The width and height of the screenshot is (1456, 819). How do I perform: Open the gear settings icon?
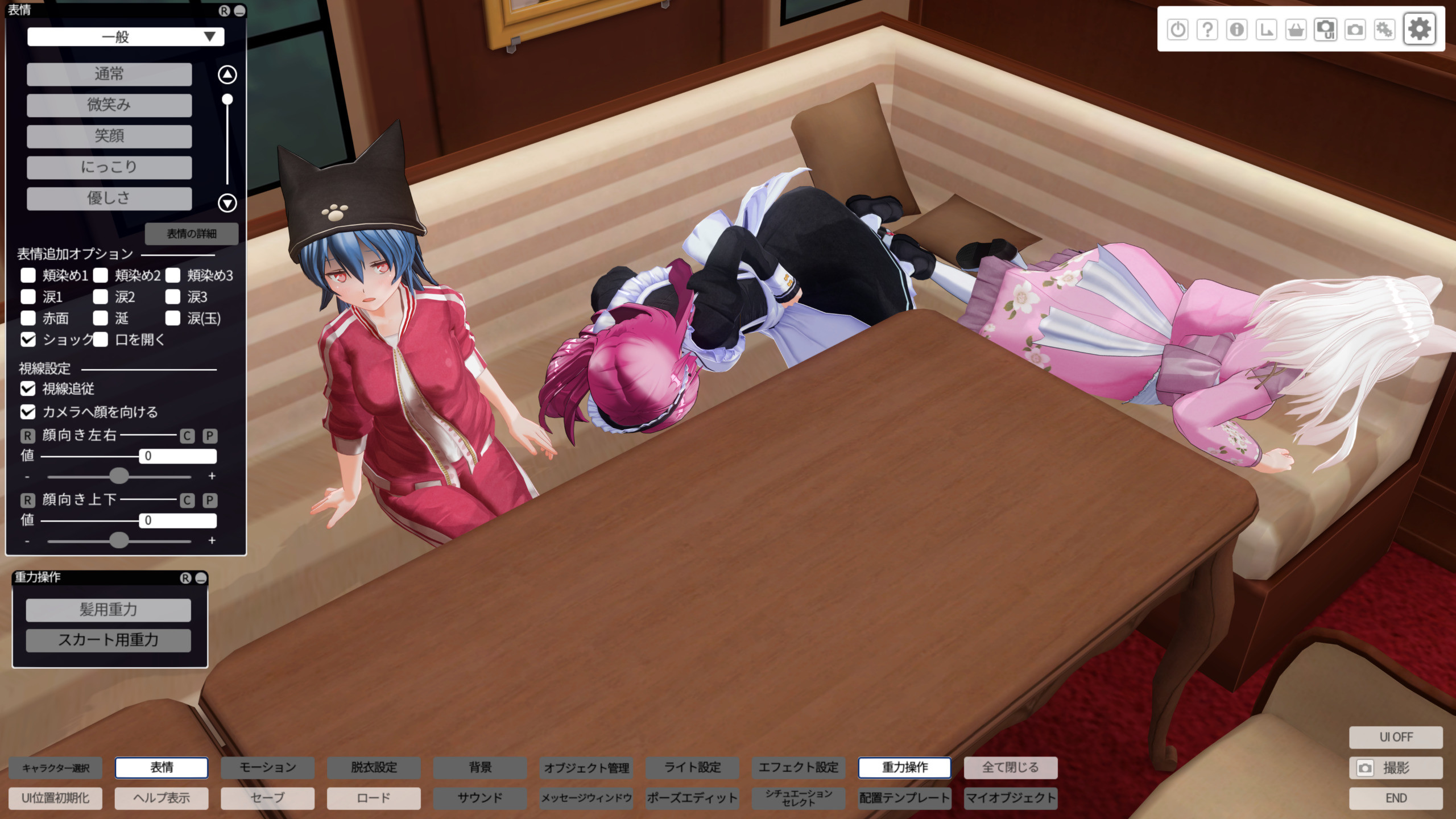(x=1419, y=29)
